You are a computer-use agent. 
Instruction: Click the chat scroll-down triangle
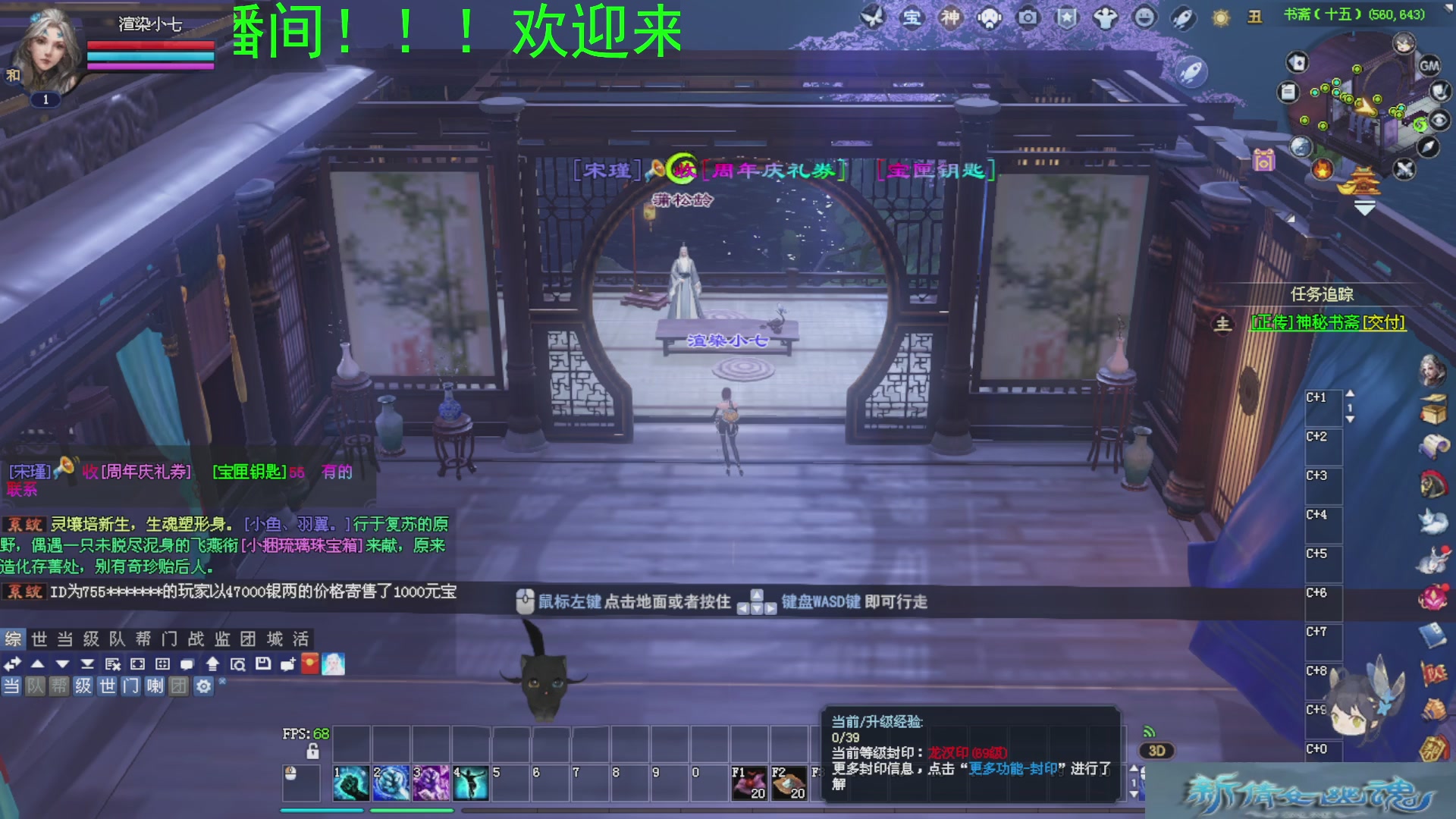pos(63,663)
